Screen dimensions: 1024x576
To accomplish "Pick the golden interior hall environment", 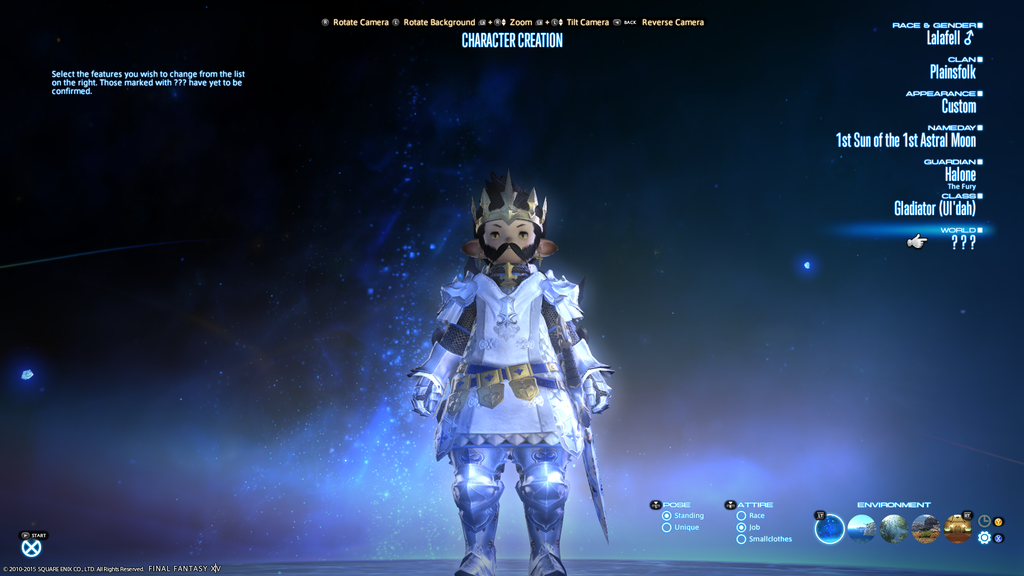I will (957, 529).
